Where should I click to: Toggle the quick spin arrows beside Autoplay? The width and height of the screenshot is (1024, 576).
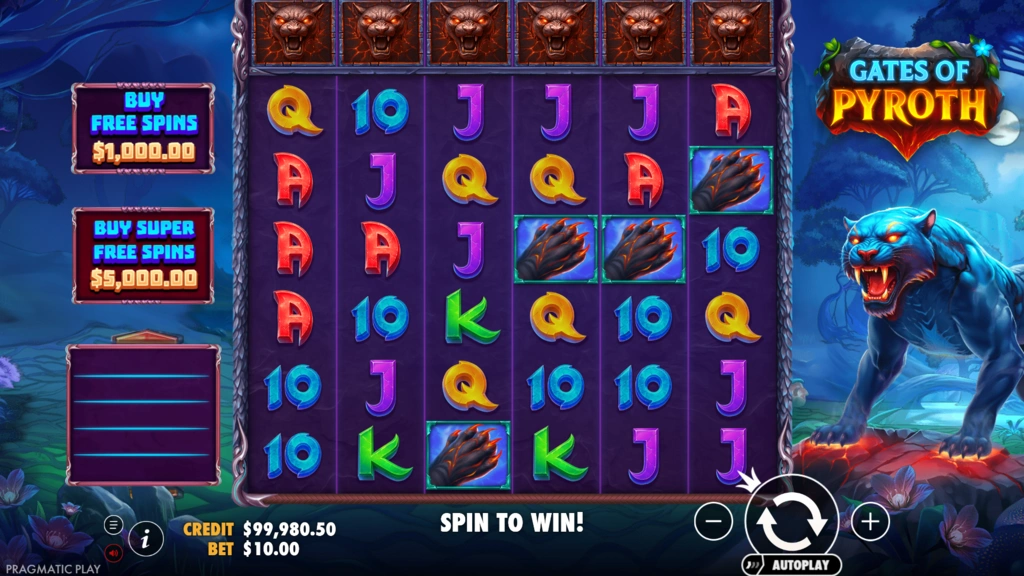(x=756, y=565)
